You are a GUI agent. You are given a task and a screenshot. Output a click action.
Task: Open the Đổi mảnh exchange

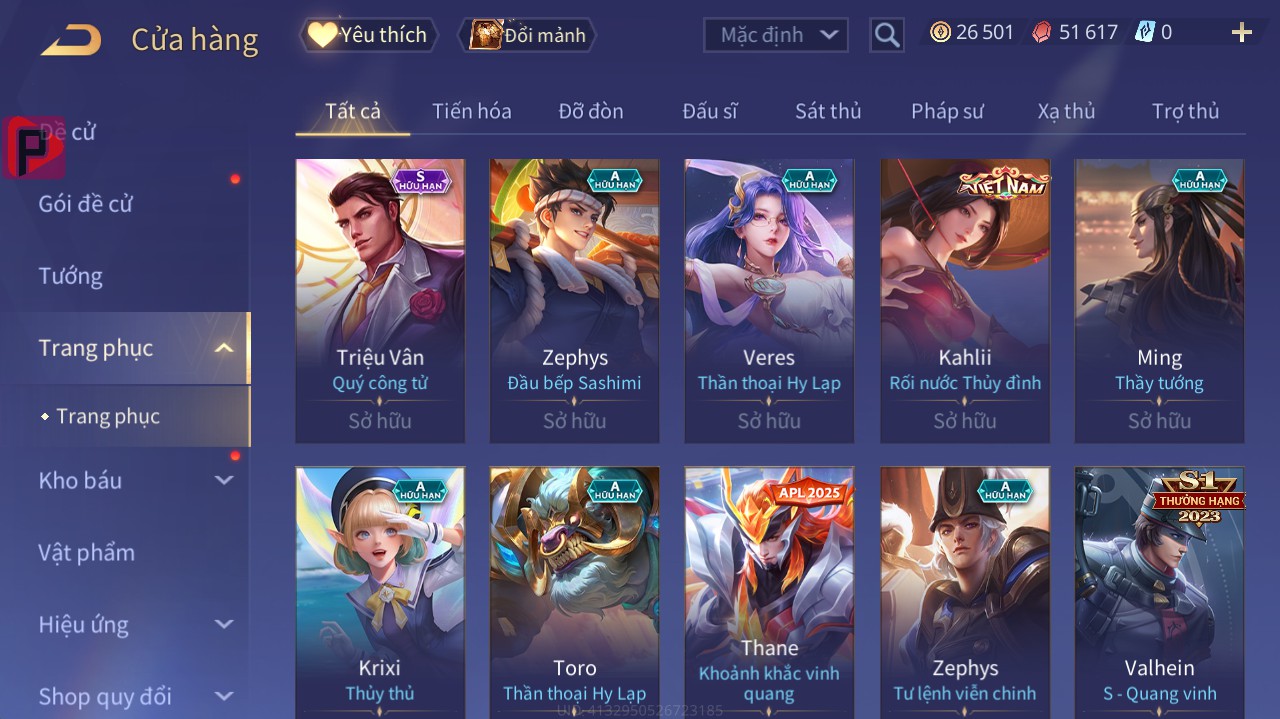[x=527, y=35]
